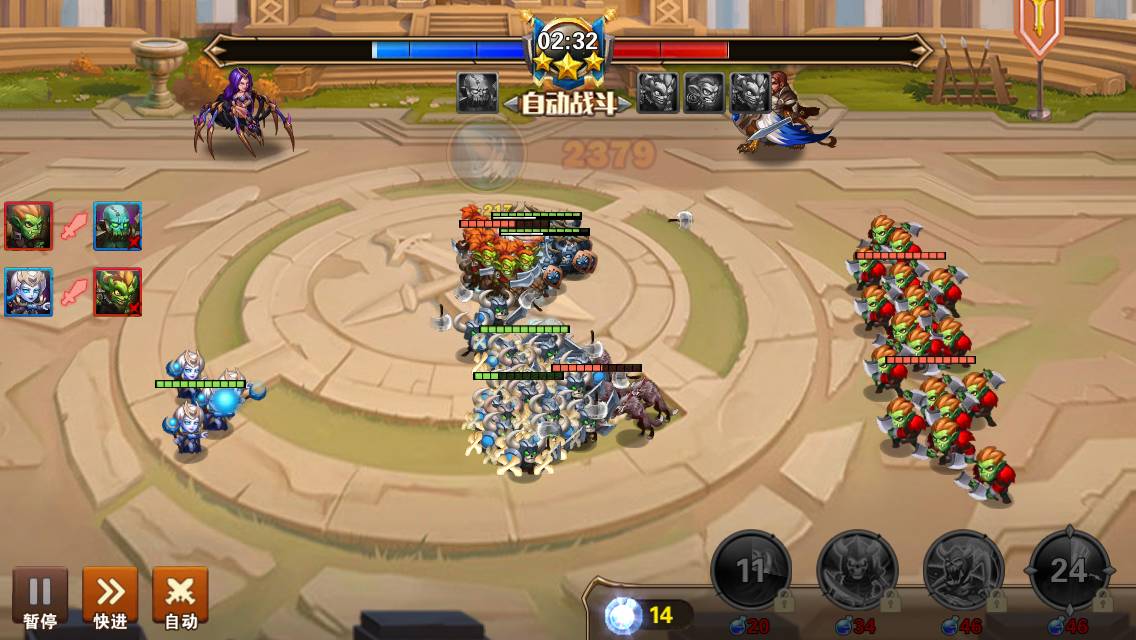Image resolution: width=1136 pixels, height=640 pixels.
Task: Cast the horned skull skill costing 34
Action: 857,571
